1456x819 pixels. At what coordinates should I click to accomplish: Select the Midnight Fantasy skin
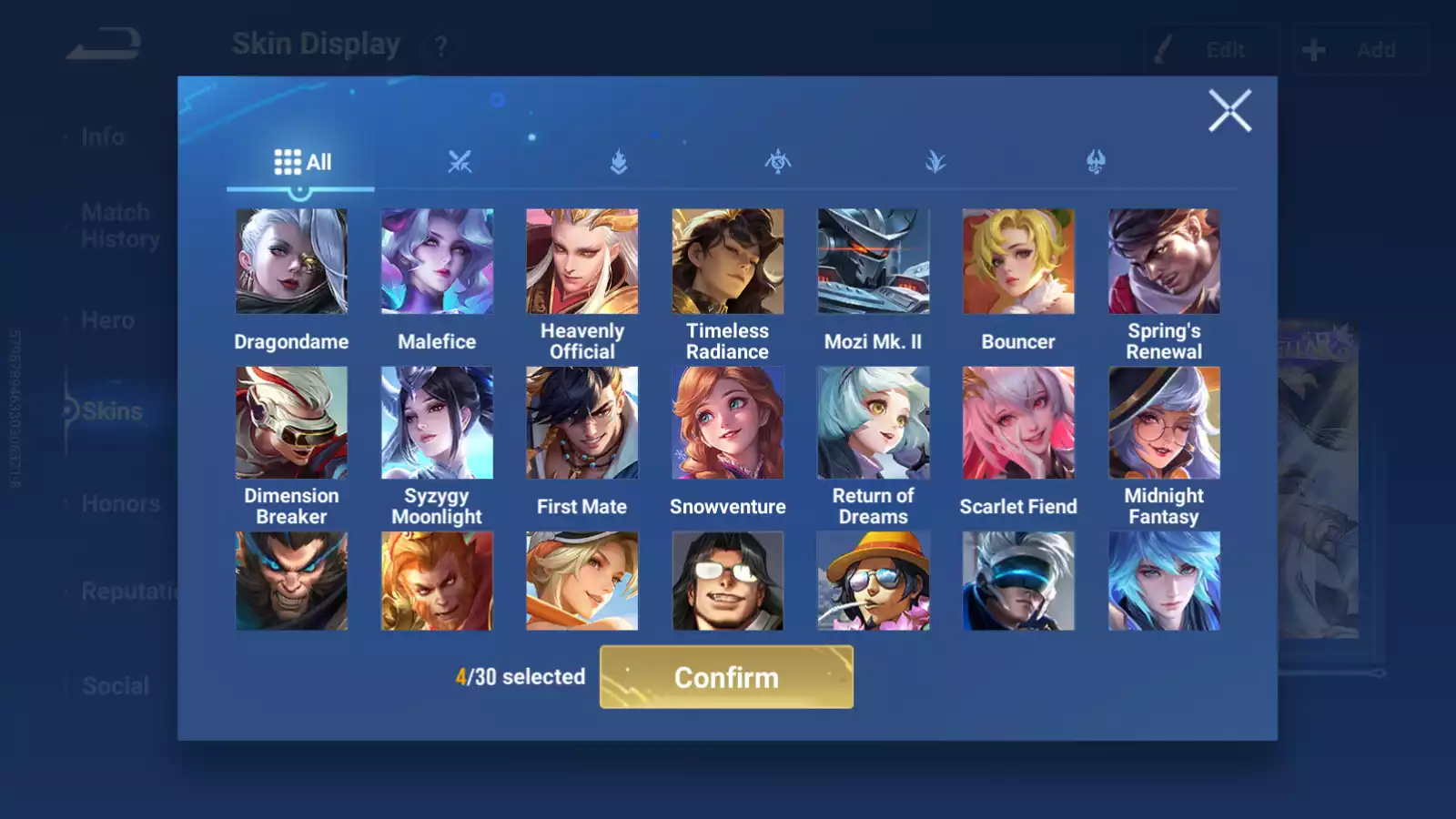[1164, 423]
